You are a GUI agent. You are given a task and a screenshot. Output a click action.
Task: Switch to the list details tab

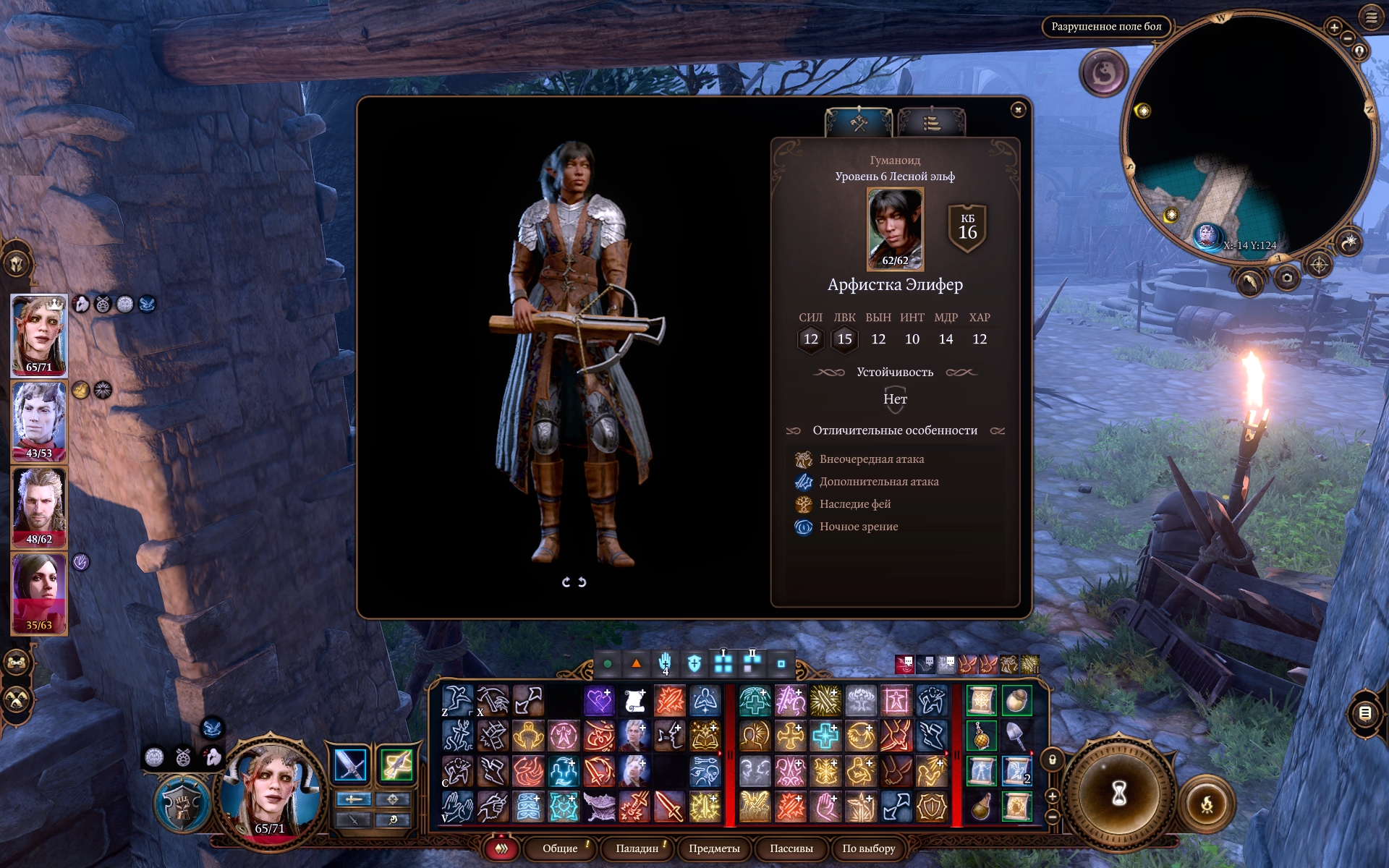(931, 124)
